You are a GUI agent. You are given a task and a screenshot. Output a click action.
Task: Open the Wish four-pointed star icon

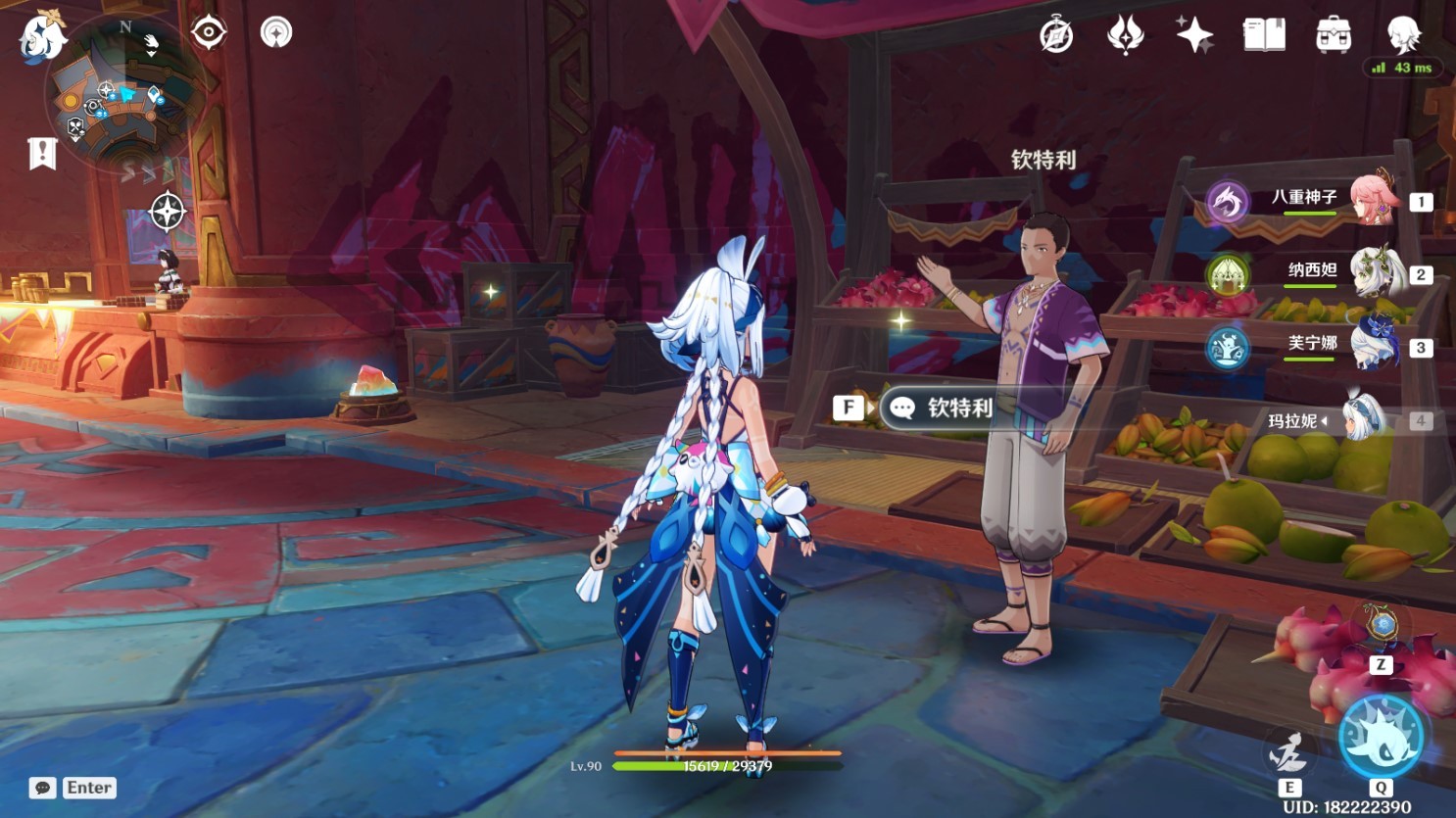pyautogui.click(x=1194, y=35)
